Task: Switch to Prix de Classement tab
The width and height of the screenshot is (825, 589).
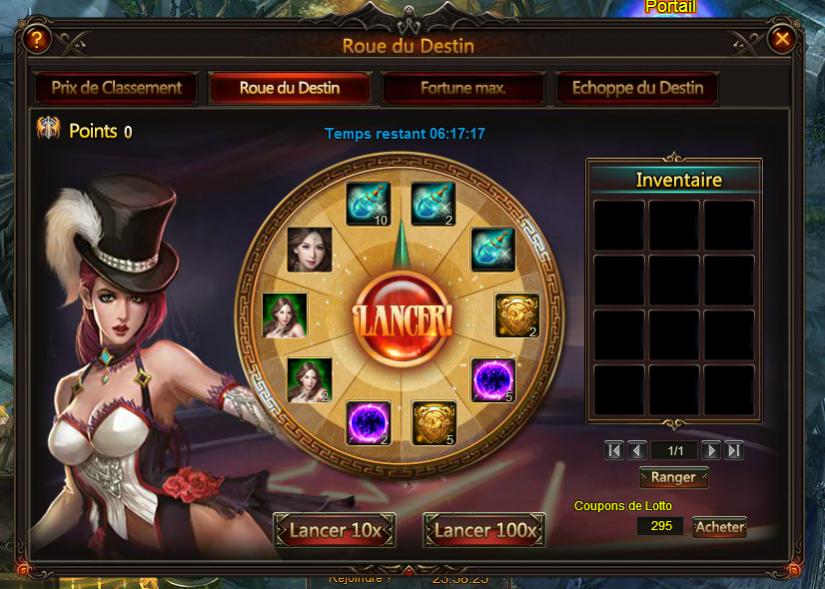Action: click(117, 88)
